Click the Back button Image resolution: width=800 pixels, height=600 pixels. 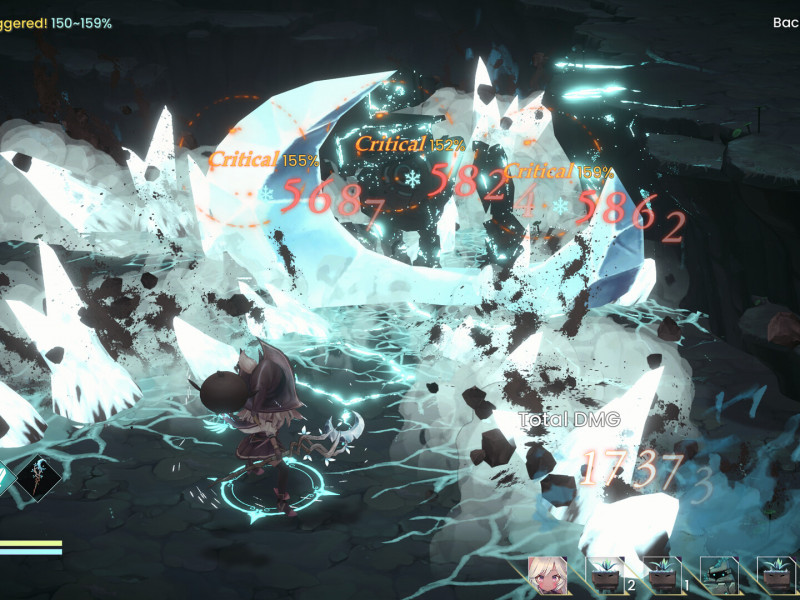pos(786,22)
